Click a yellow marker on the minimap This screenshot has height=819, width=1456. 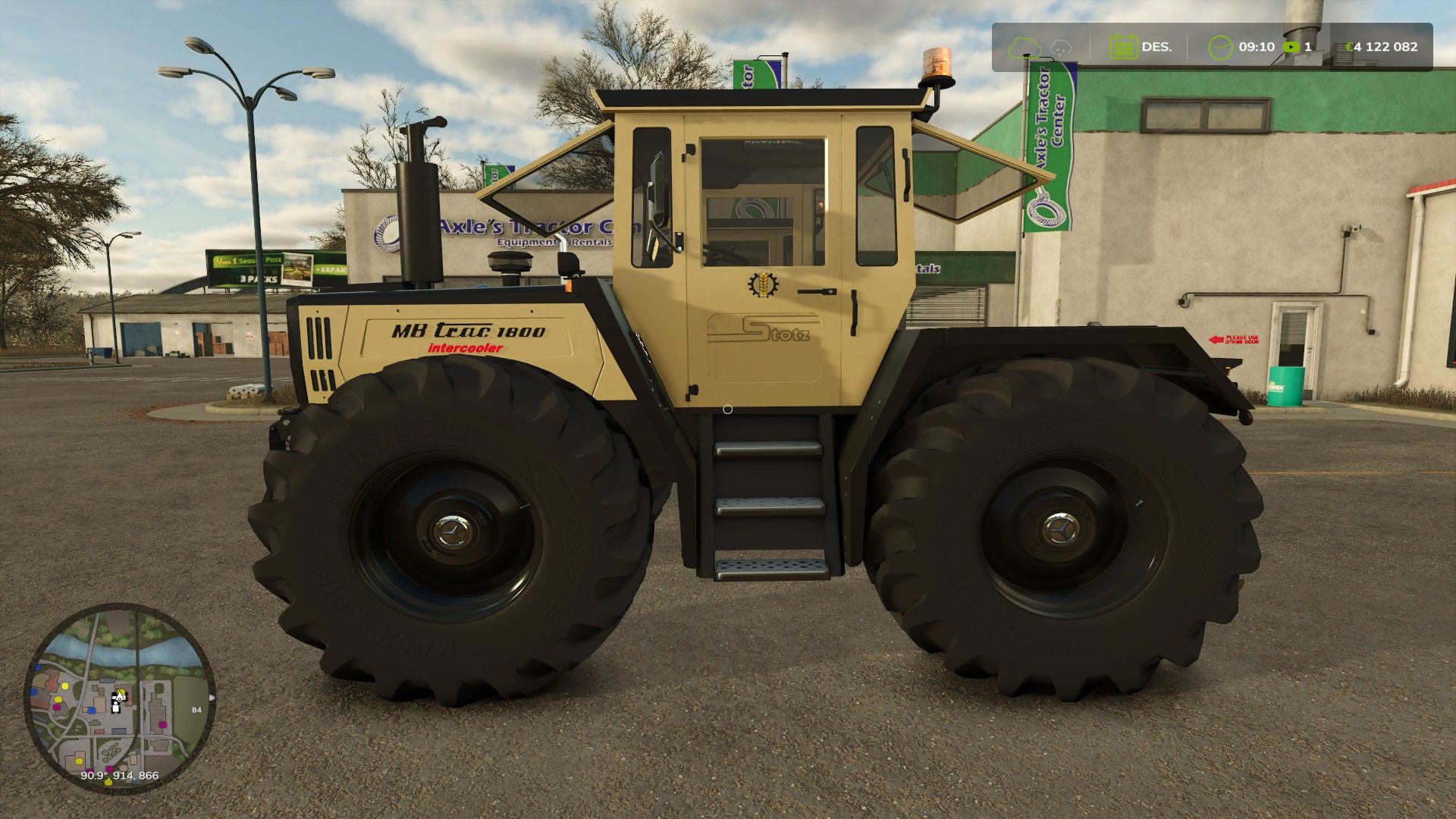[65, 686]
